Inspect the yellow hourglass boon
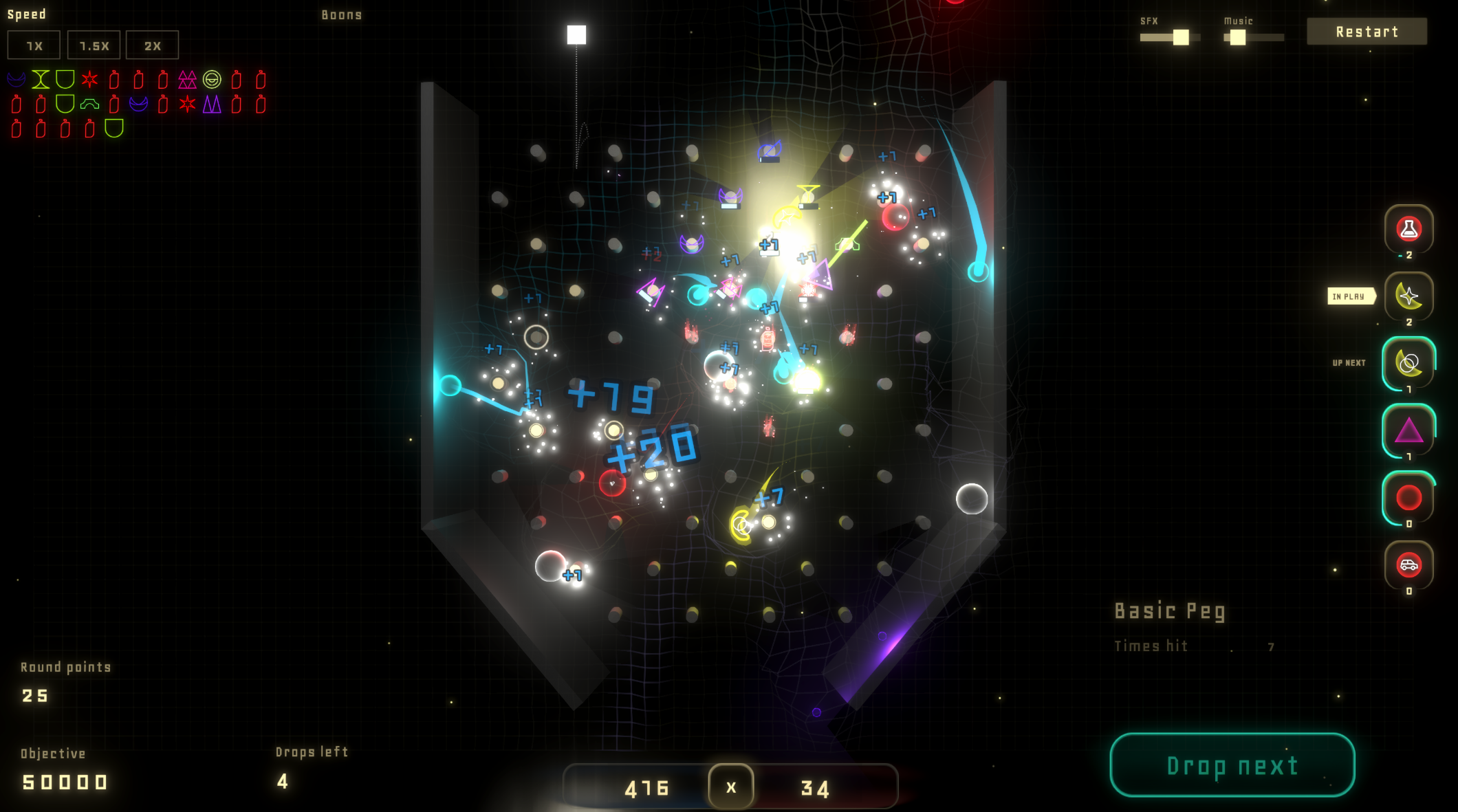The height and width of the screenshot is (812, 1458). click(41, 80)
